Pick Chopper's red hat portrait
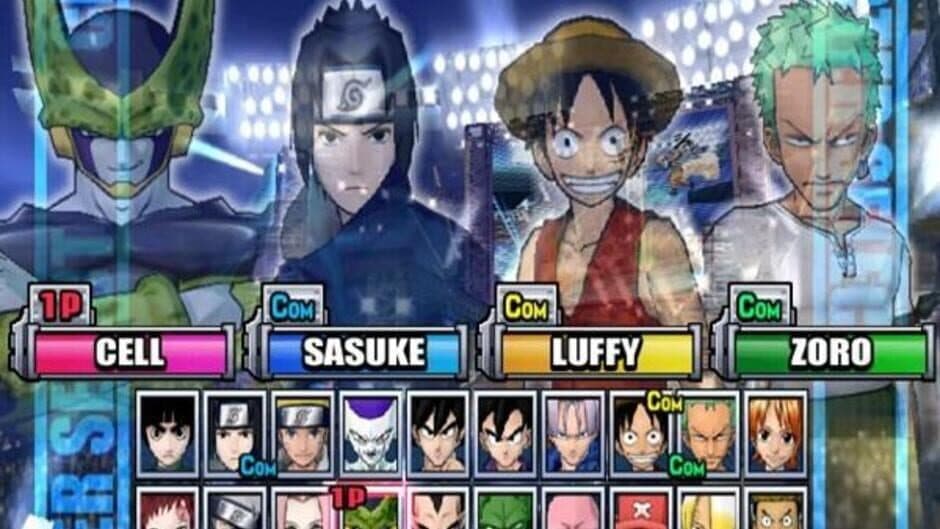The height and width of the screenshot is (529, 940). (x=641, y=510)
